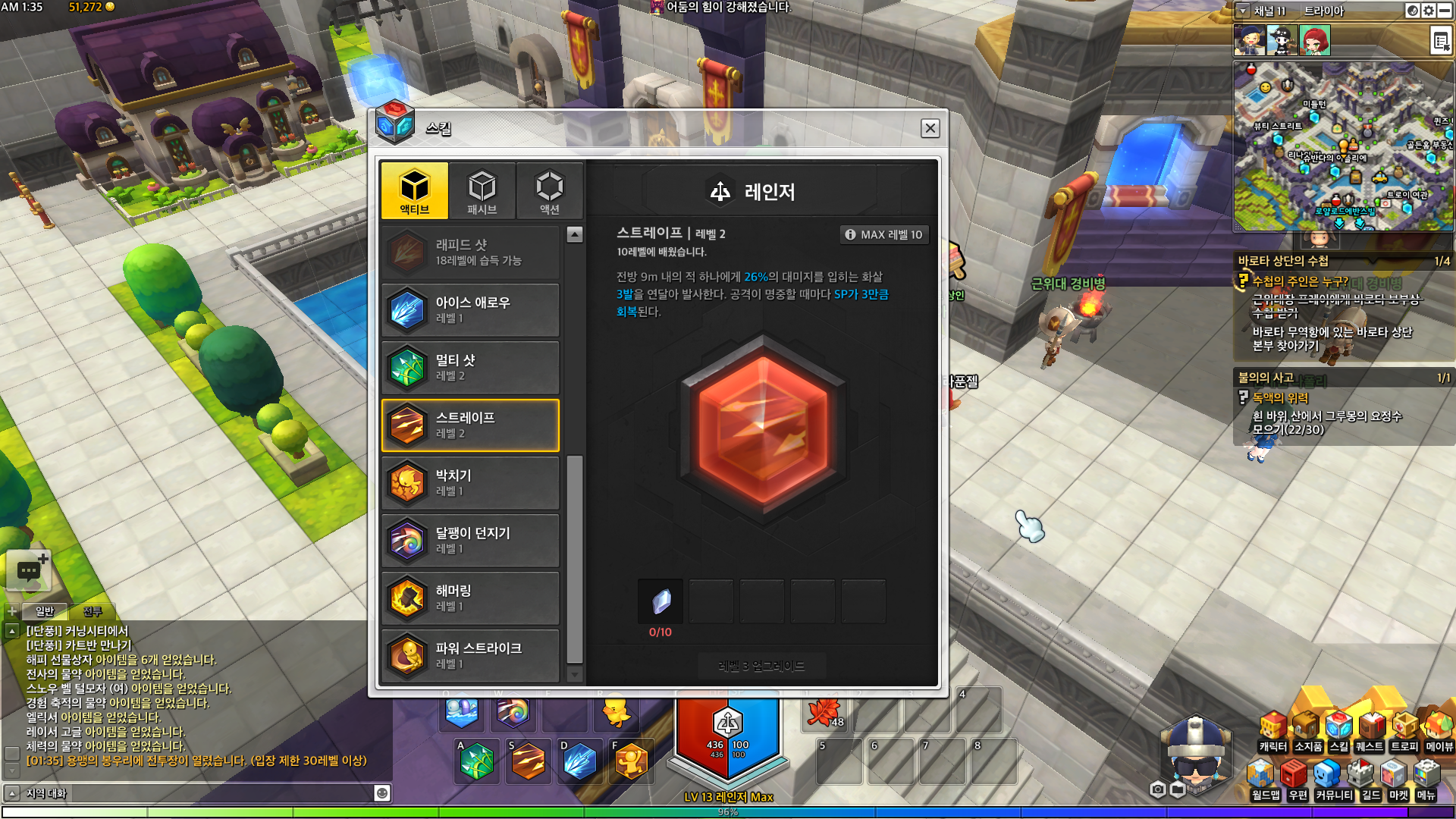Choose the 파워 스트라이크 skill row
The width and height of the screenshot is (1456, 819).
point(470,656)
